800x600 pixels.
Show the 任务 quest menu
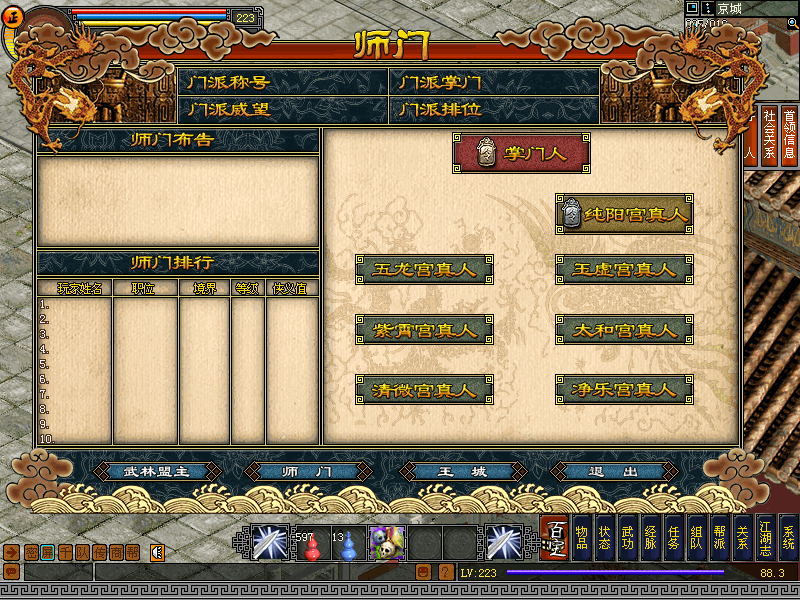click(x=673, y=538)
